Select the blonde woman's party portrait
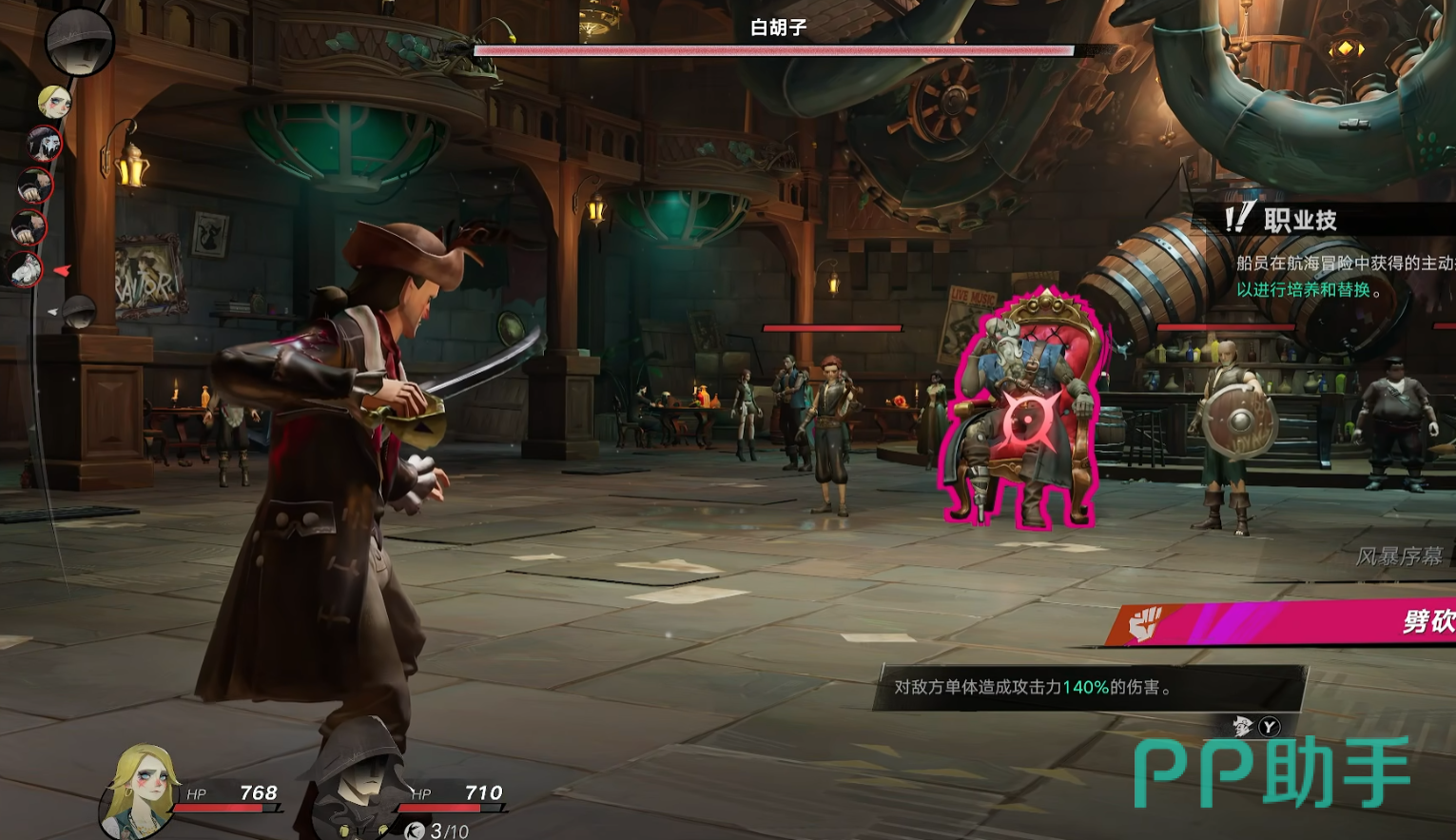Screen dimensions: 1456x840 [143, 790]
